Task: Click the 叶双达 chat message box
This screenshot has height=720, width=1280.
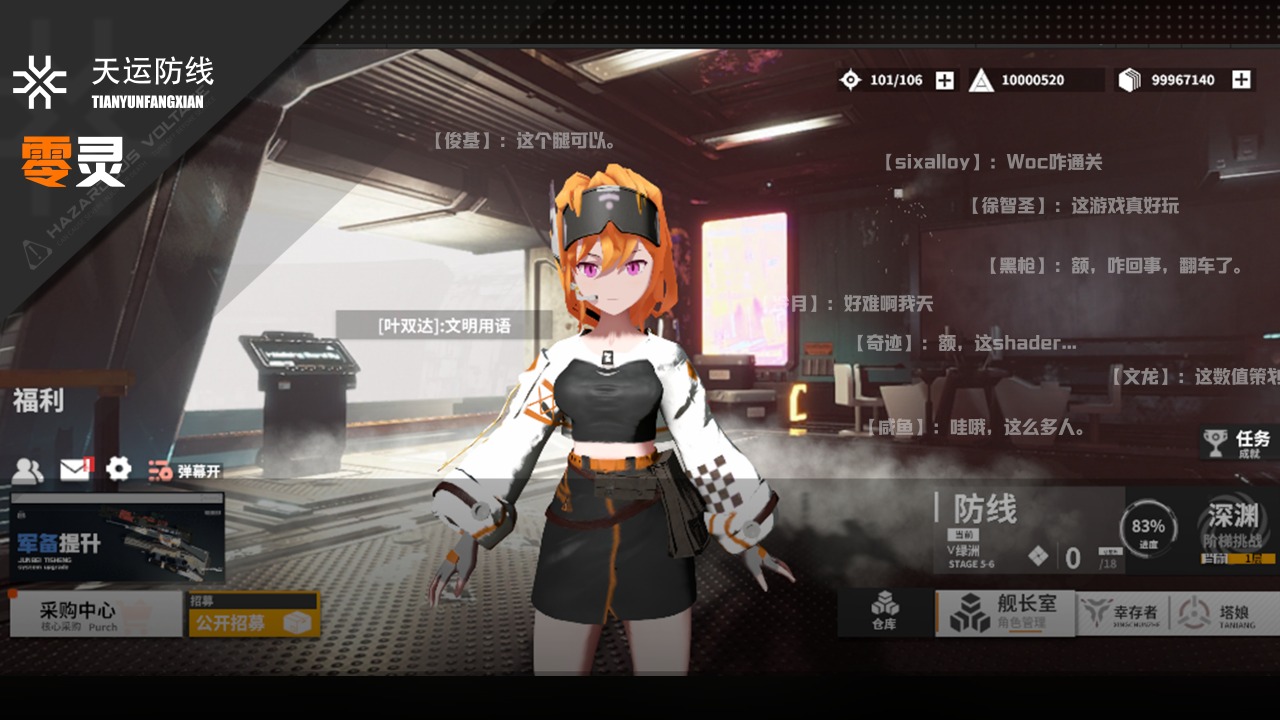Action: (444, 325)
